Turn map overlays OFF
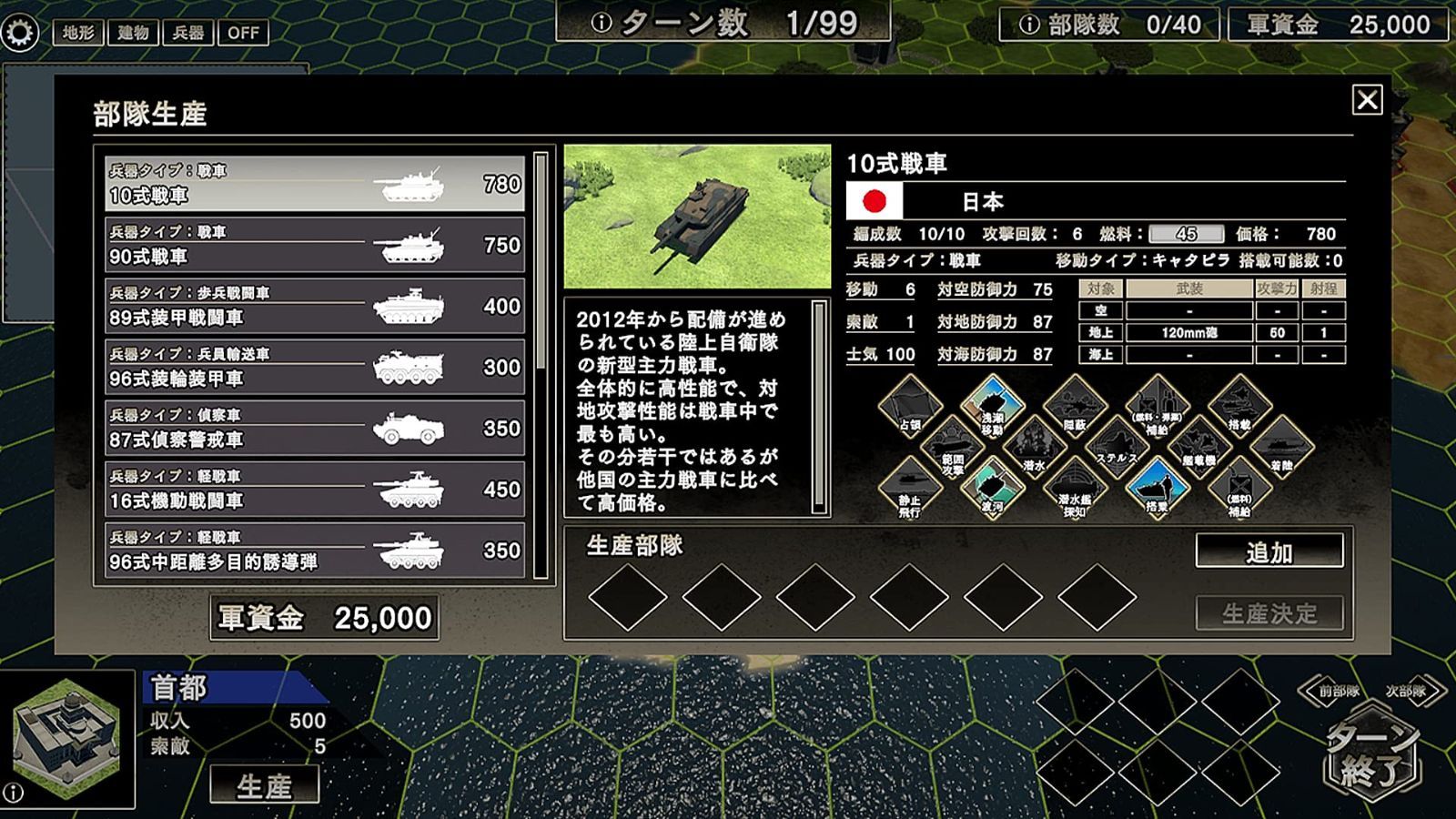This screenshot has width=1456, height=819. pyautogui.click(x=242, y=33)
